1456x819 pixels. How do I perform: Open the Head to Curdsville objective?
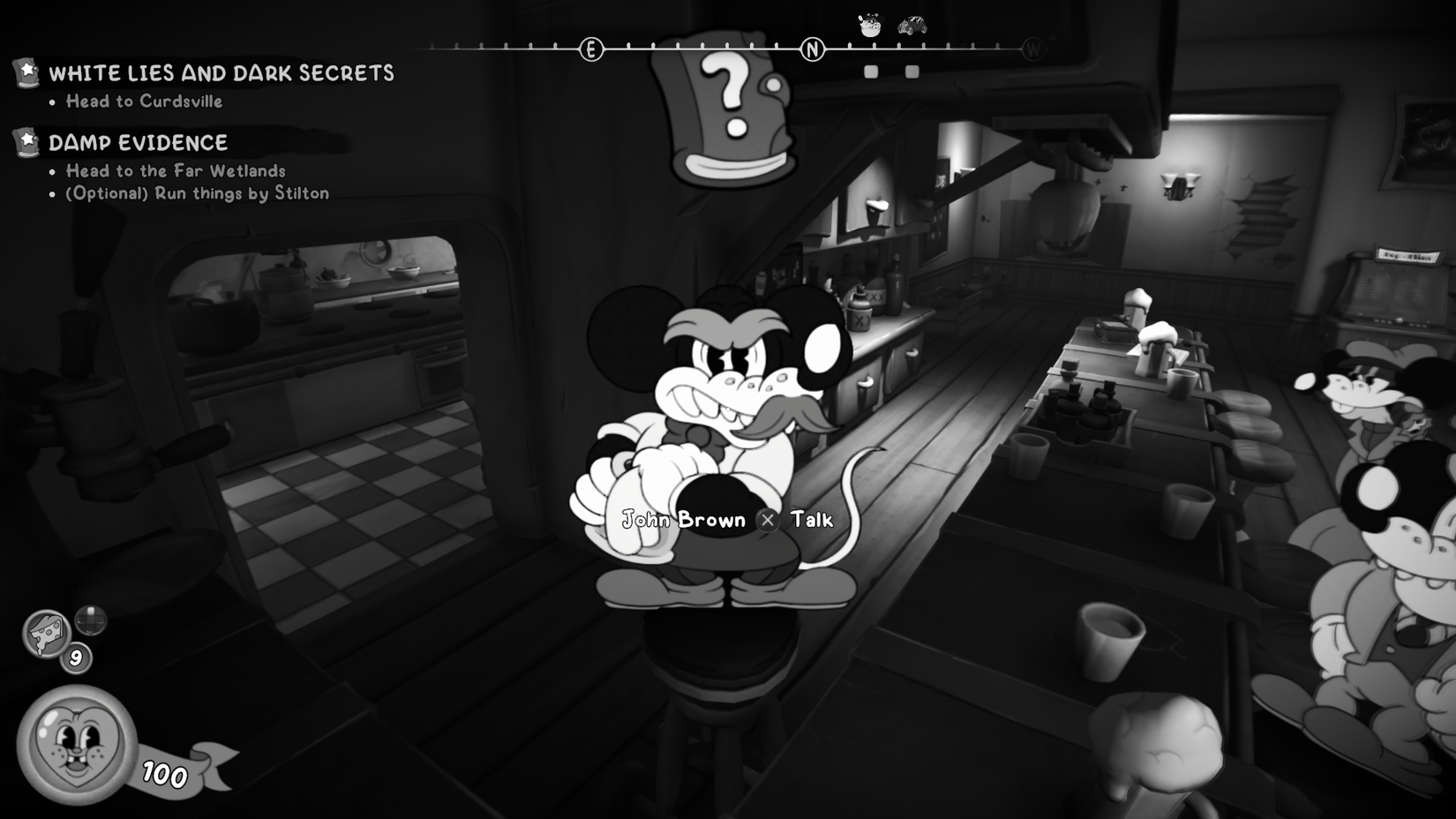(144, 101)
